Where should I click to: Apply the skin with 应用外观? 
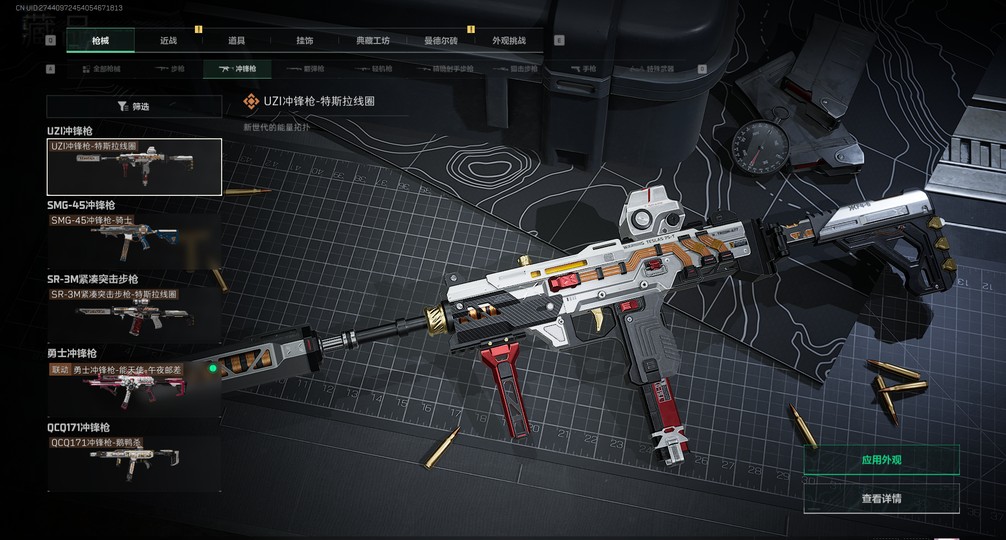pos(881,460)
